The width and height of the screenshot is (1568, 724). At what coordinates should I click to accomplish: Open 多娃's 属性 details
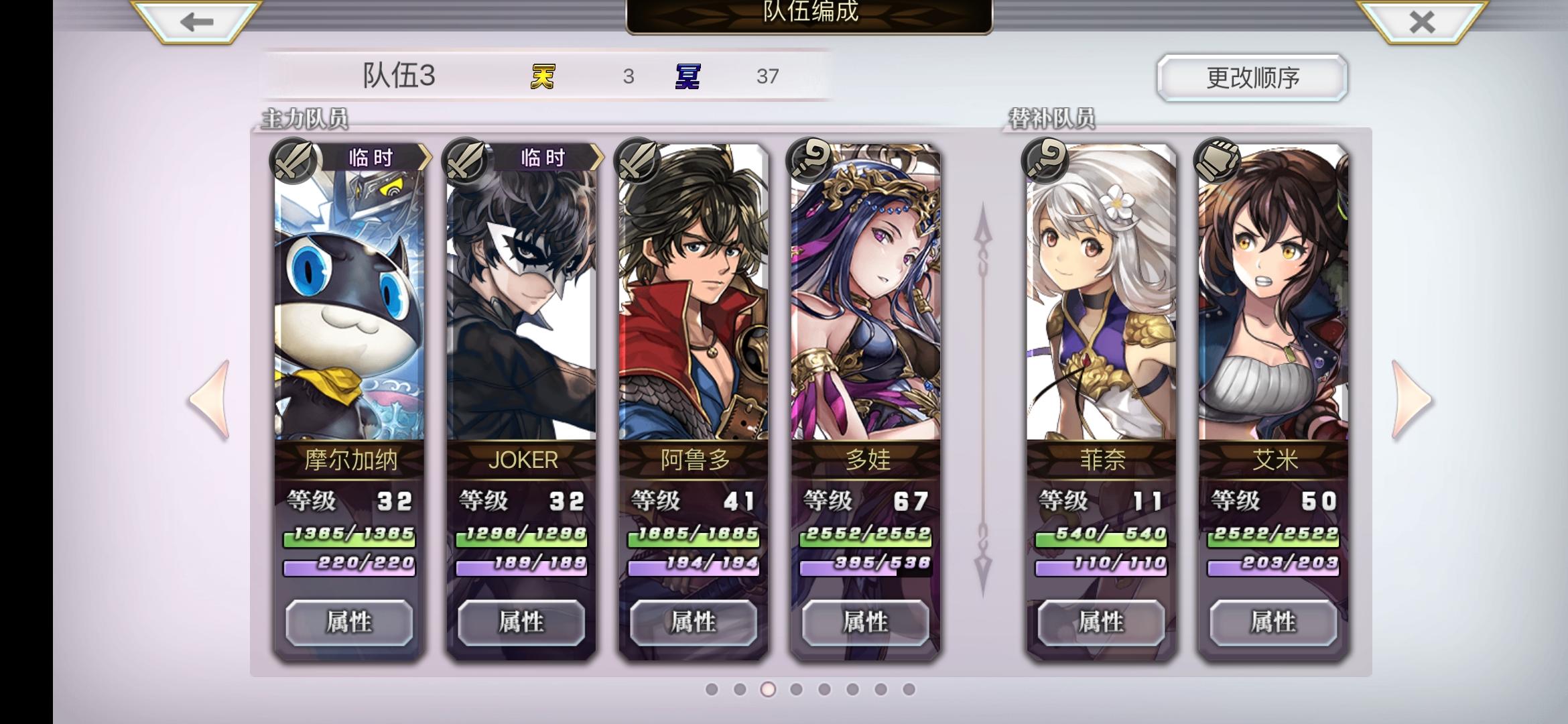tap(866, 621)
